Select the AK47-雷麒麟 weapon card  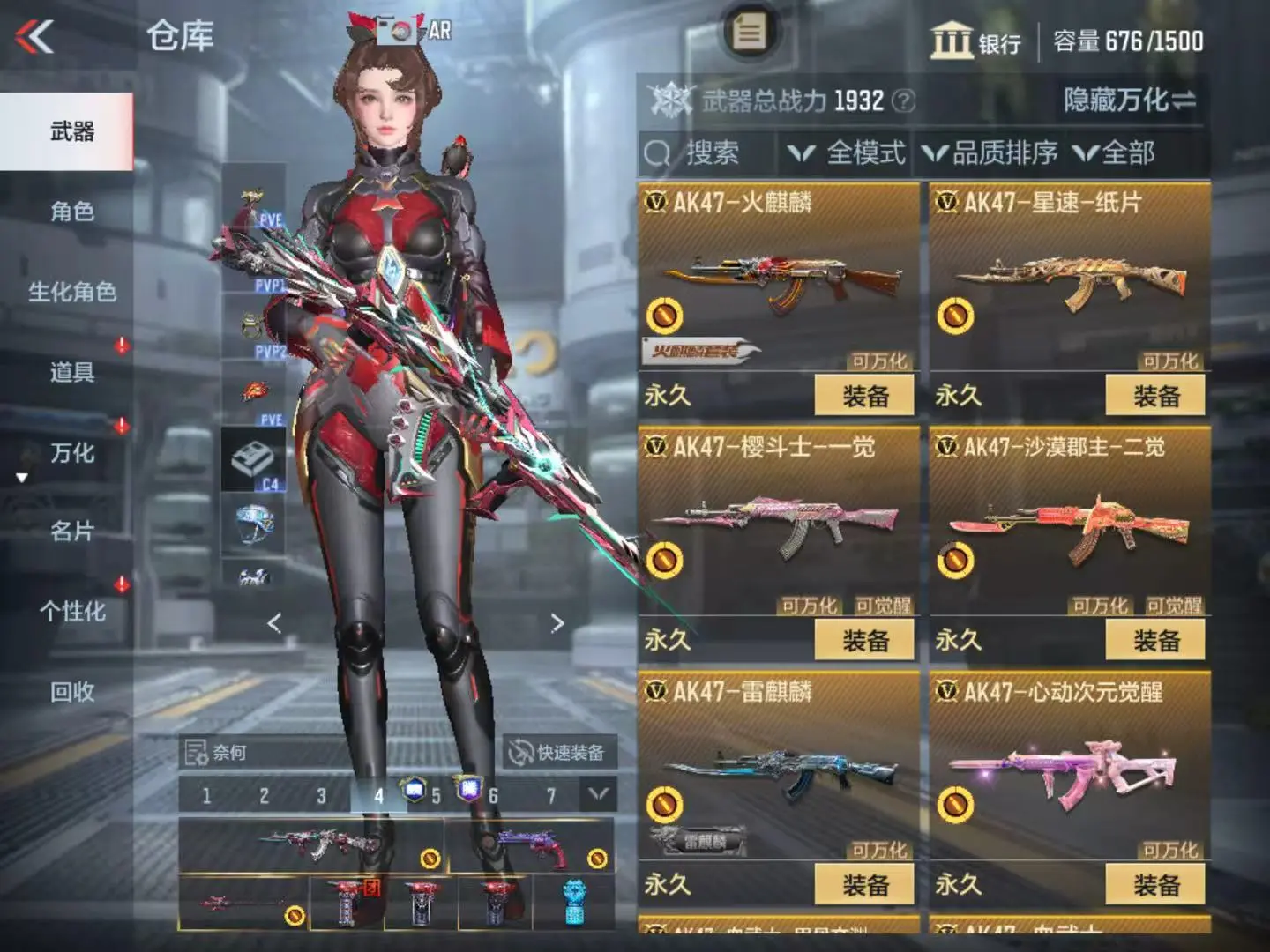point(777,767)
